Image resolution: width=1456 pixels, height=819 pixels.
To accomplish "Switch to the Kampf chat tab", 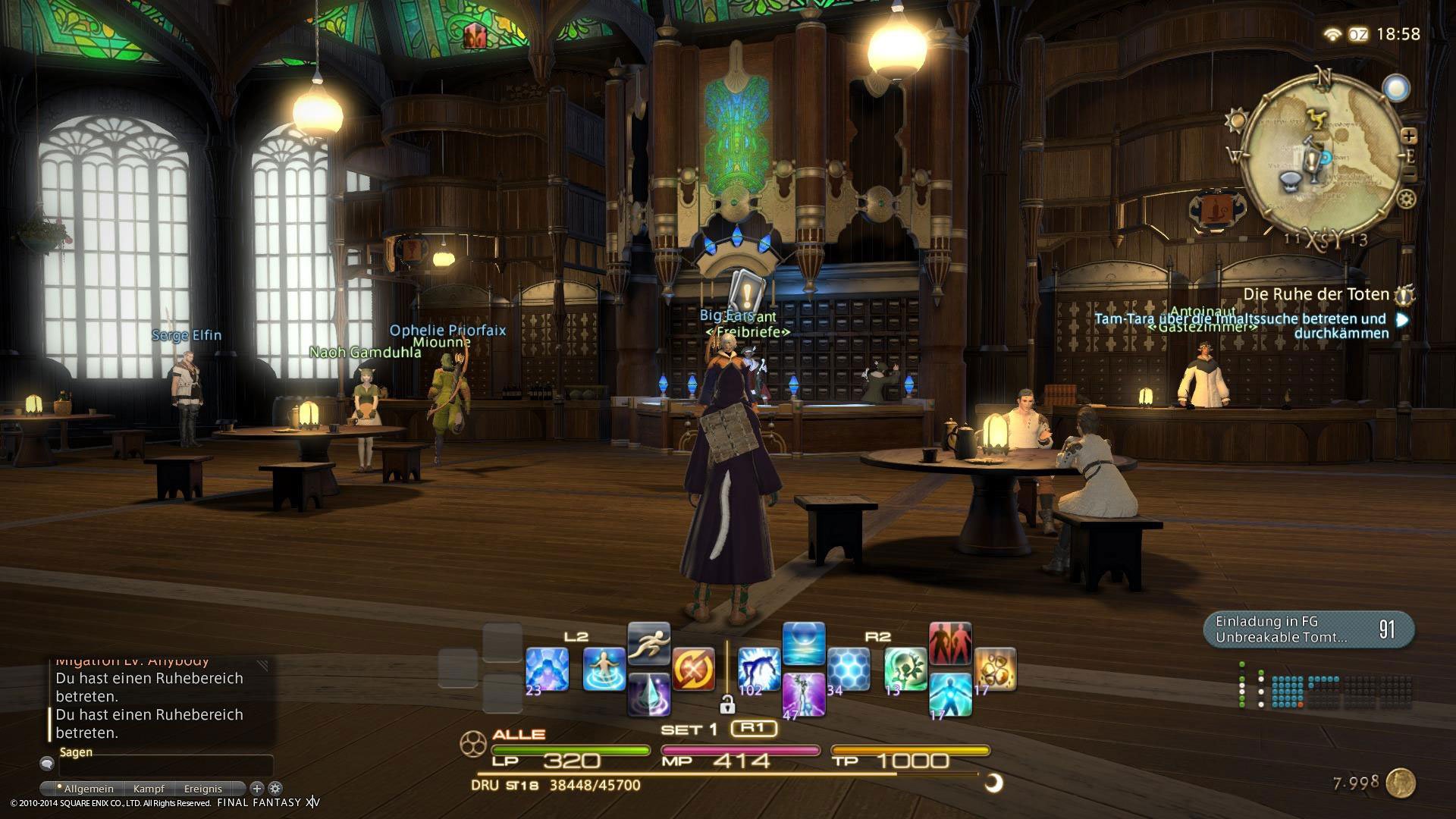I will pos(149,789).
